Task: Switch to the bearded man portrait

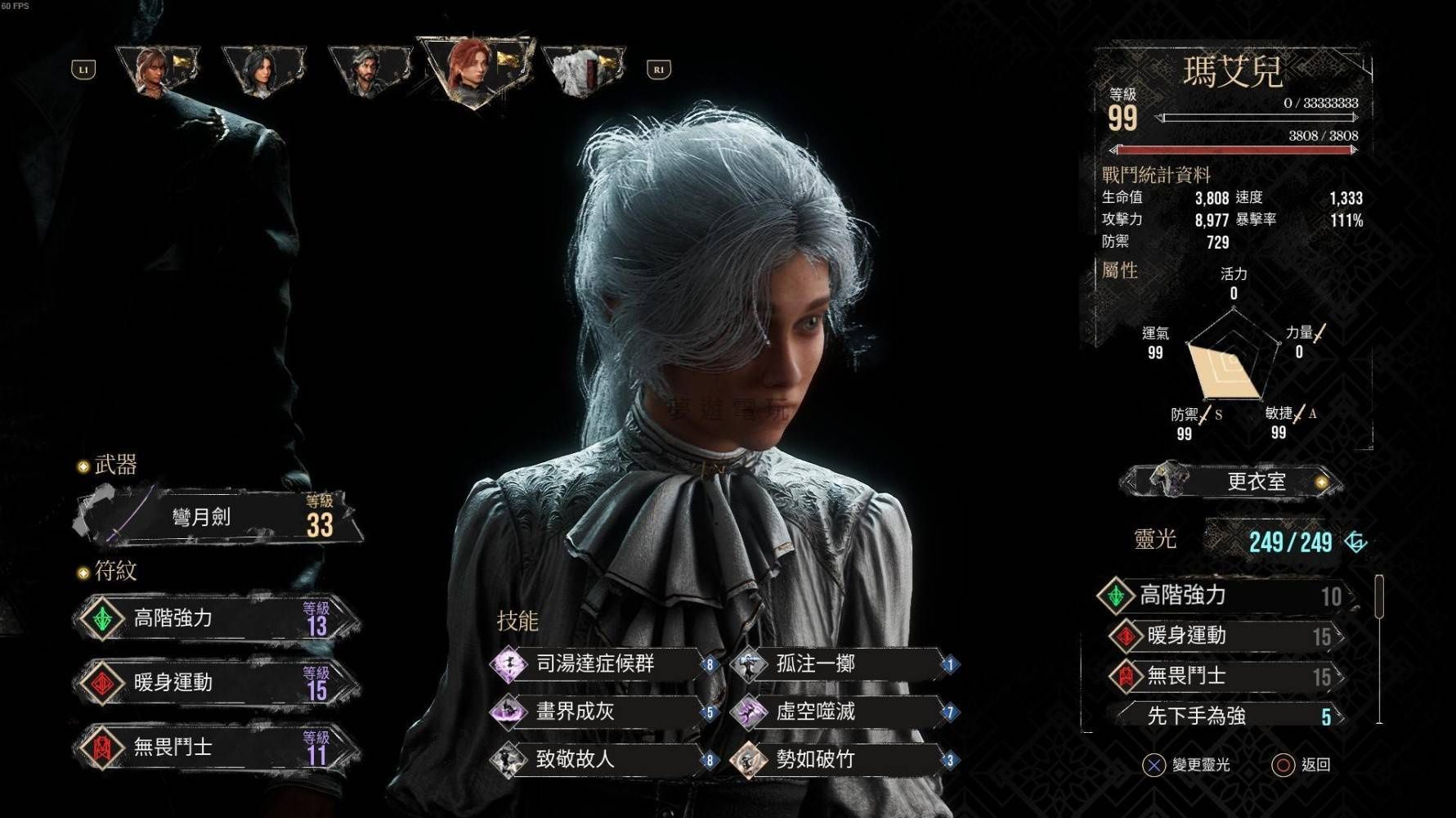Action: click(370, 70)
